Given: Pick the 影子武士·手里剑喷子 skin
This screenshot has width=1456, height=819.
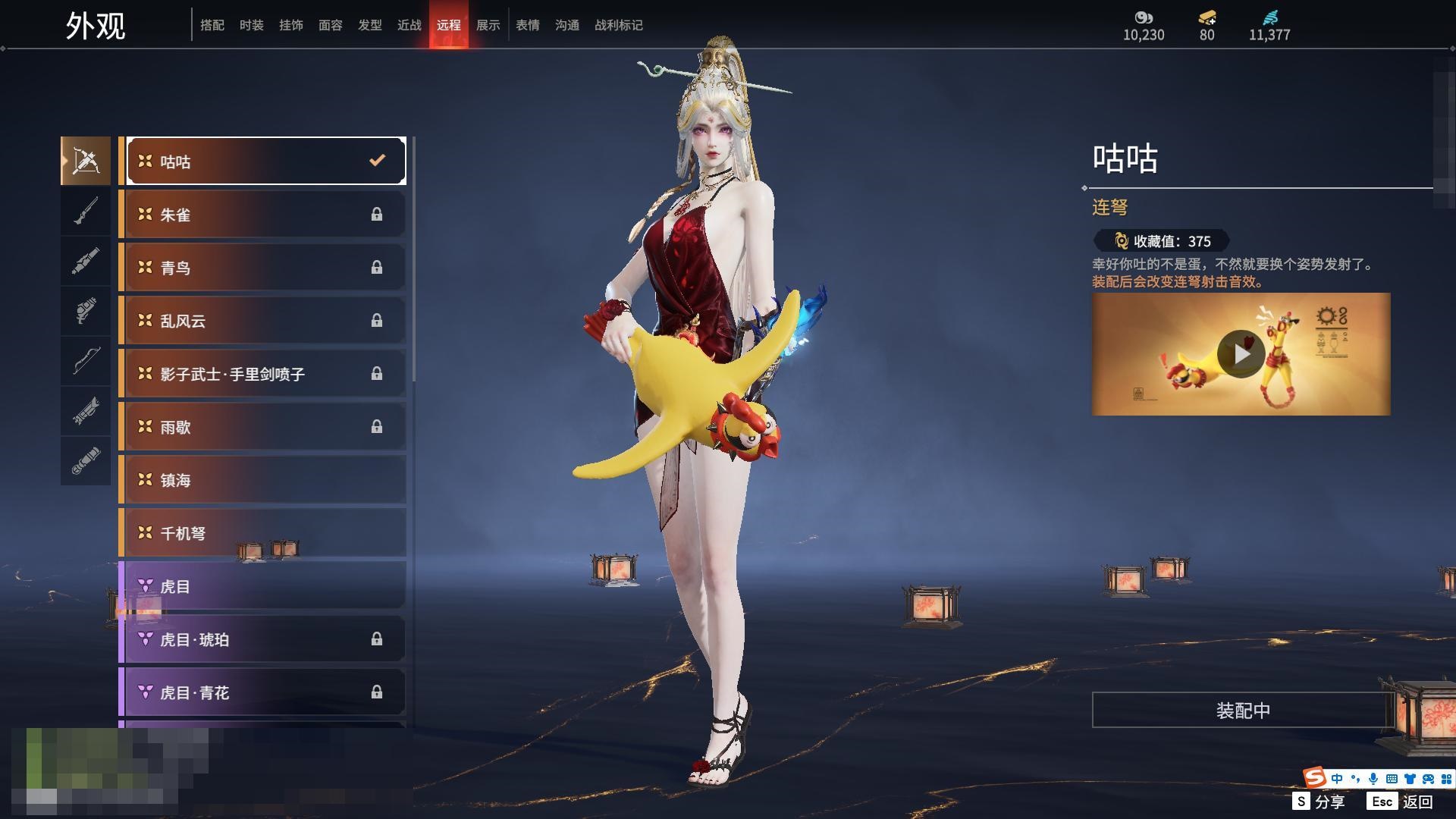Looking at the screenshot, I should point(263,374).
